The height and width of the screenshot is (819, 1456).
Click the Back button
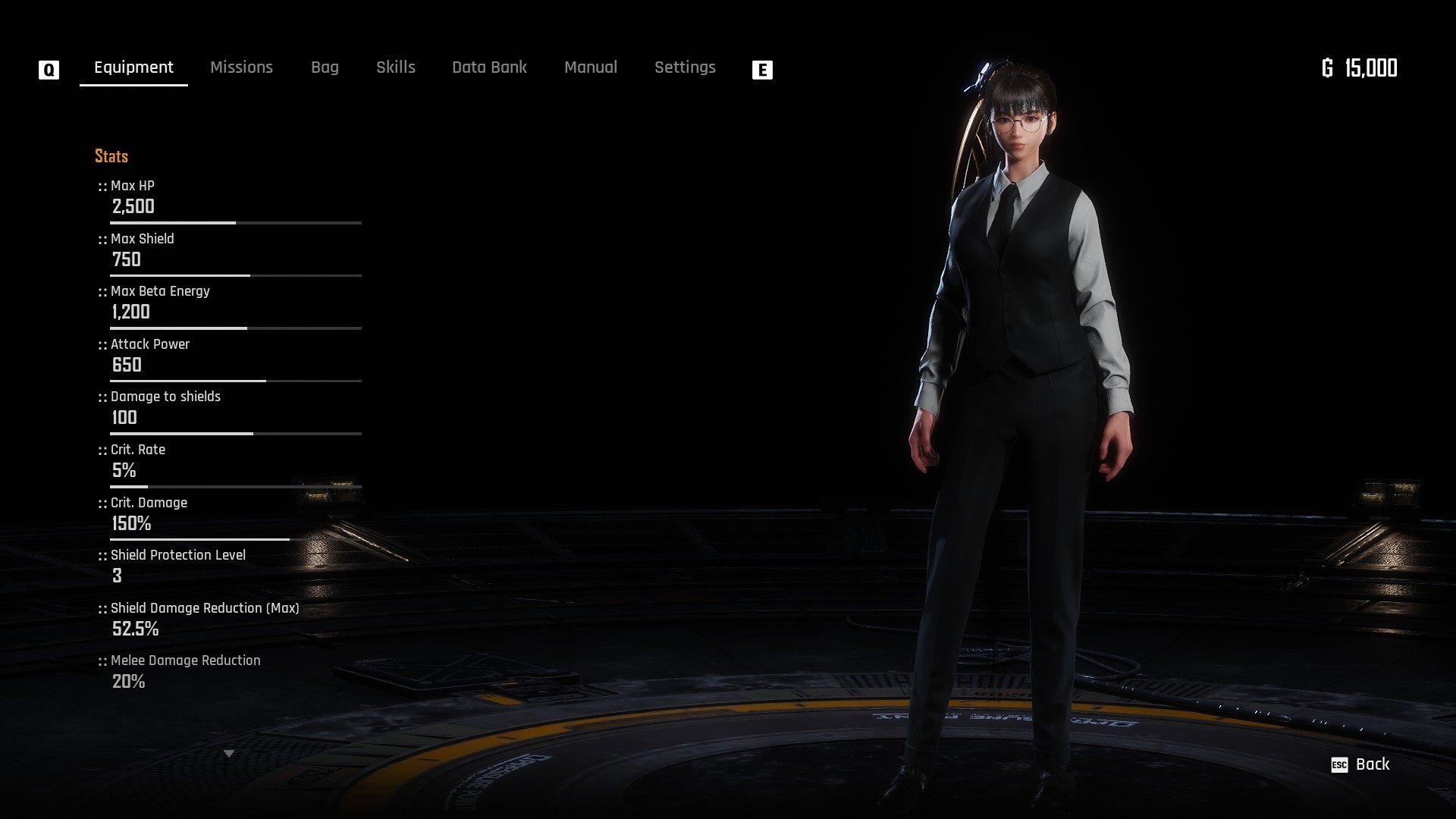[1362, 764]
